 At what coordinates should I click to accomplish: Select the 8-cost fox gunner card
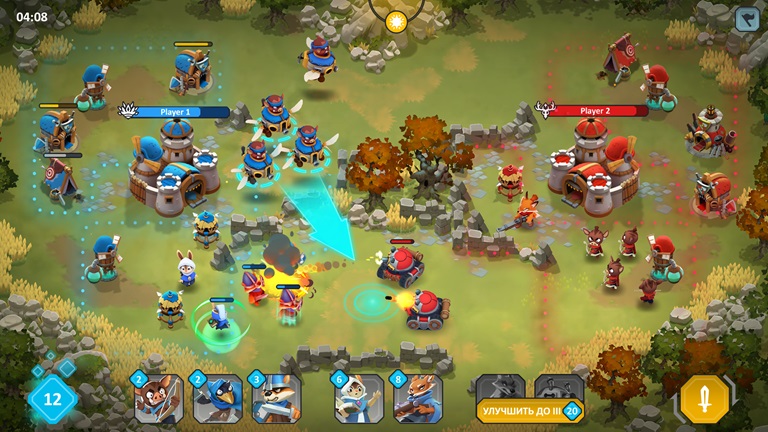(x=418, y=399)
